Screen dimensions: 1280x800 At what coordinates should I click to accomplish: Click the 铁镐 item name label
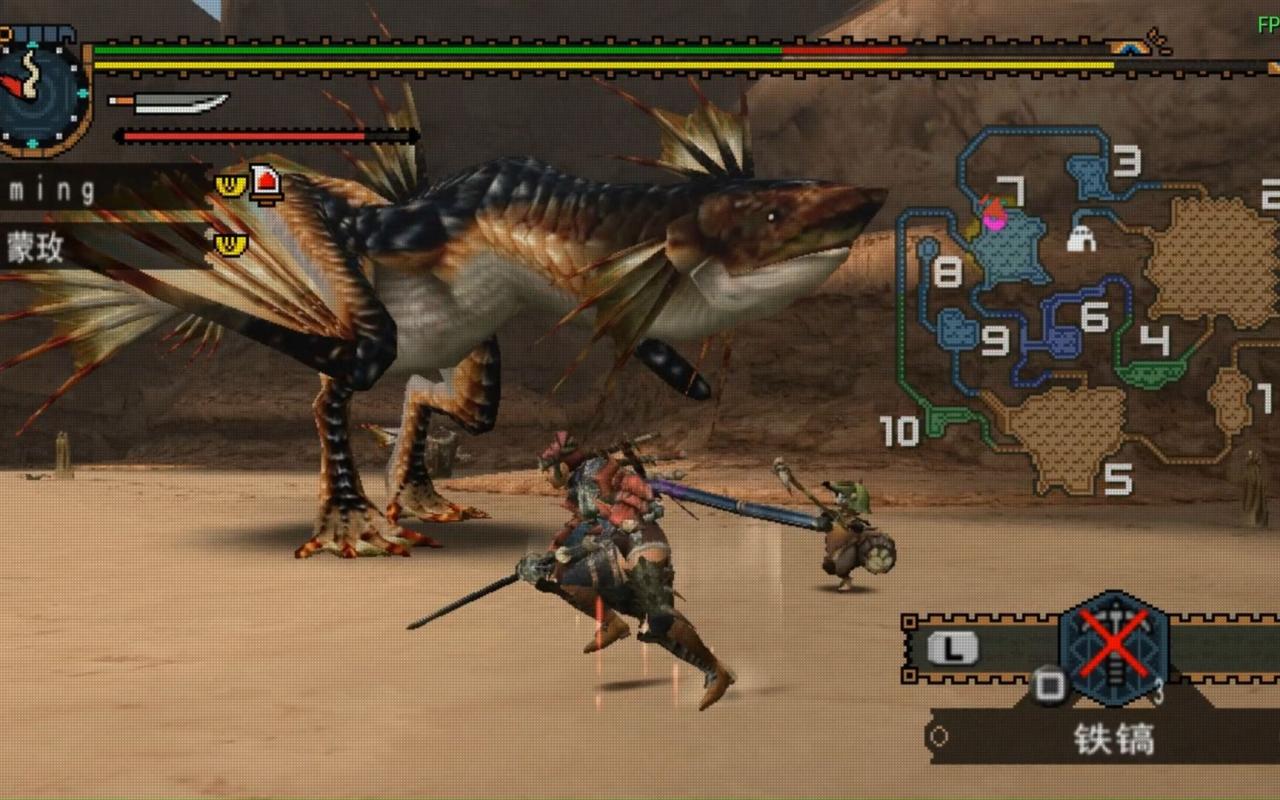coord(1114,739)
